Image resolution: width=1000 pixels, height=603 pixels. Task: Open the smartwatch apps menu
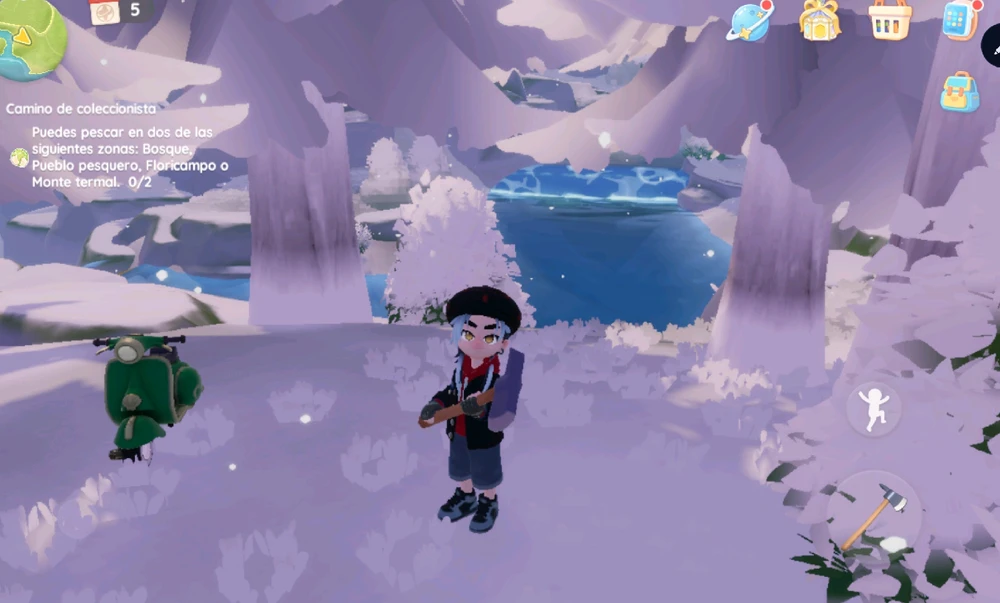click(958, 20)
